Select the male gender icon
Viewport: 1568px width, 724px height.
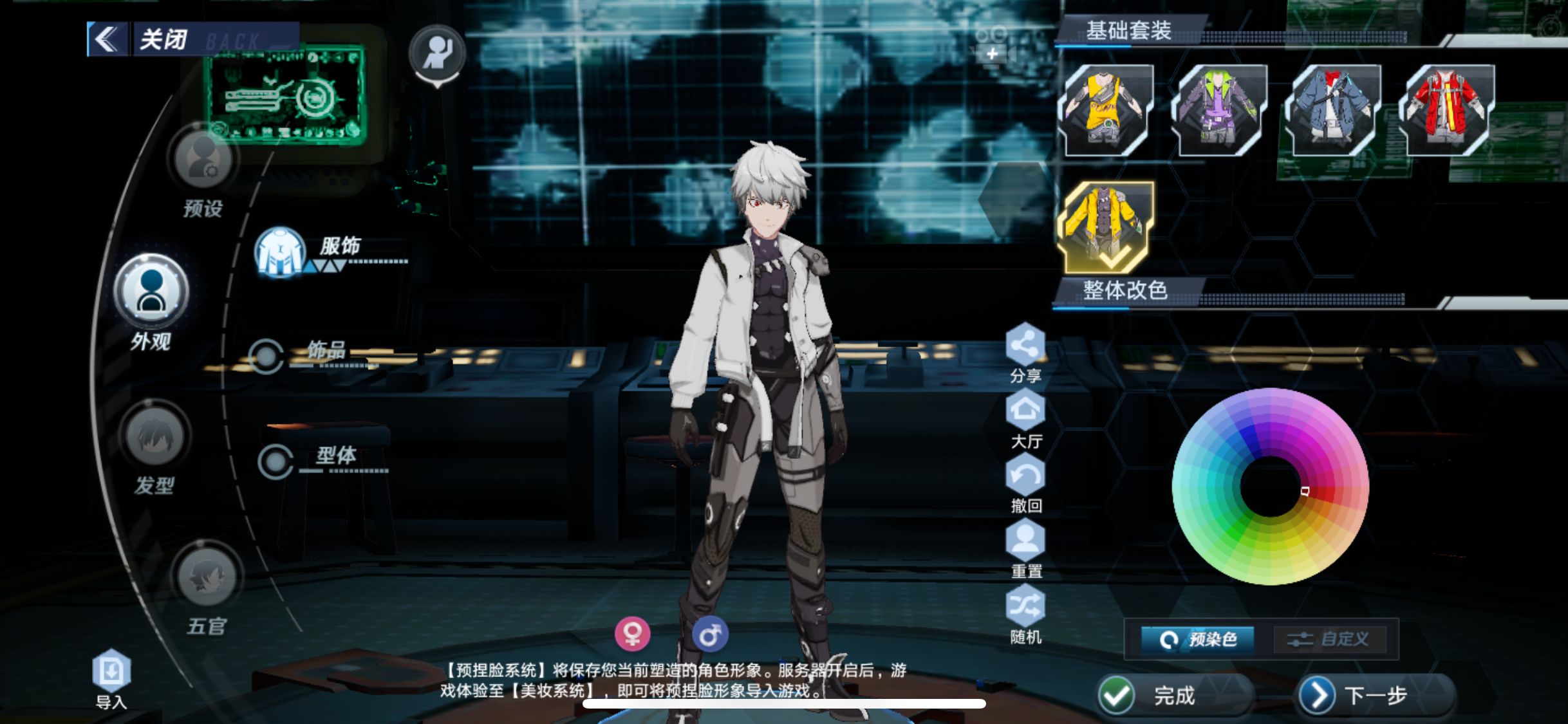(x=710, y=635)
